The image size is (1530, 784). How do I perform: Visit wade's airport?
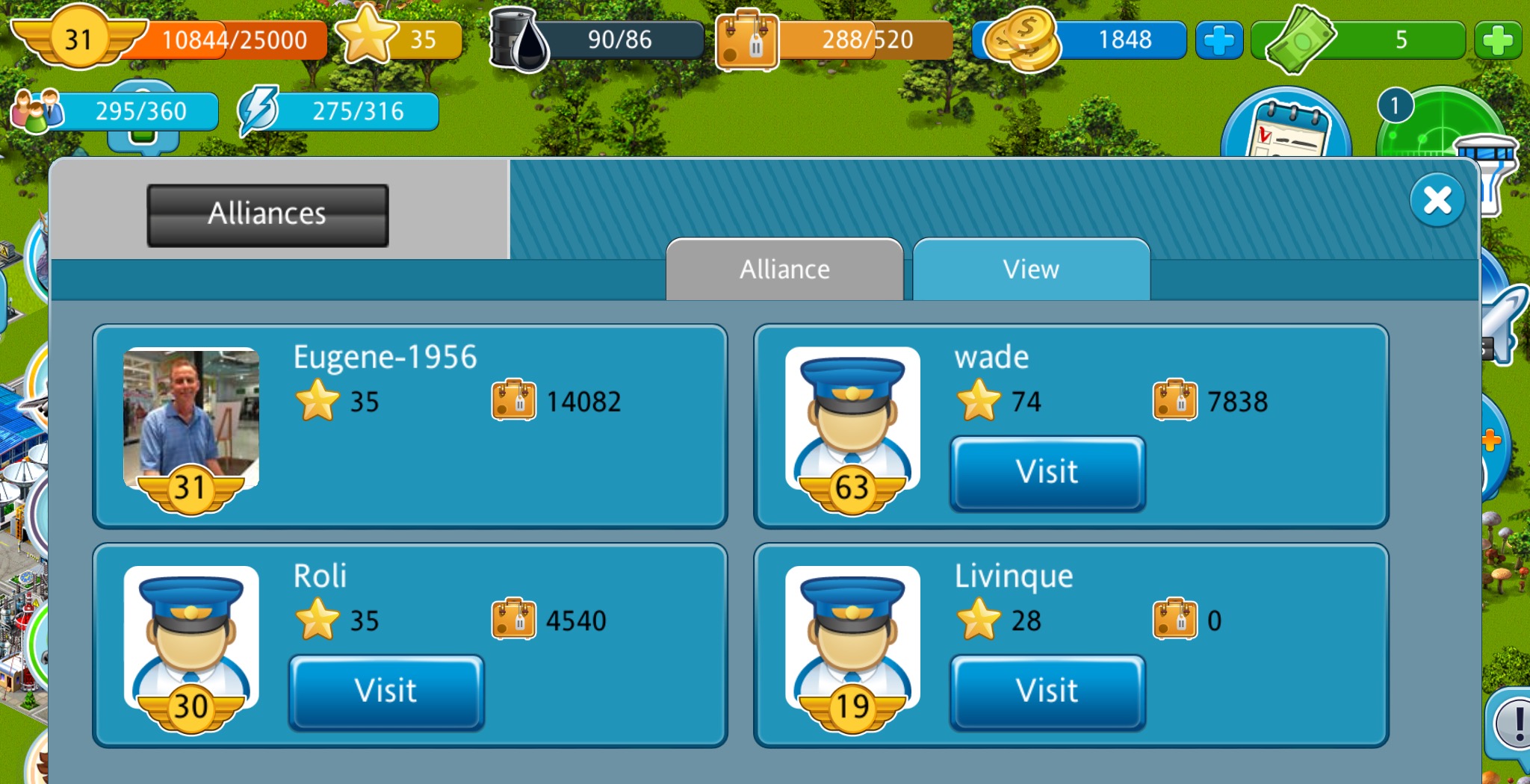tap(1047, 473)
